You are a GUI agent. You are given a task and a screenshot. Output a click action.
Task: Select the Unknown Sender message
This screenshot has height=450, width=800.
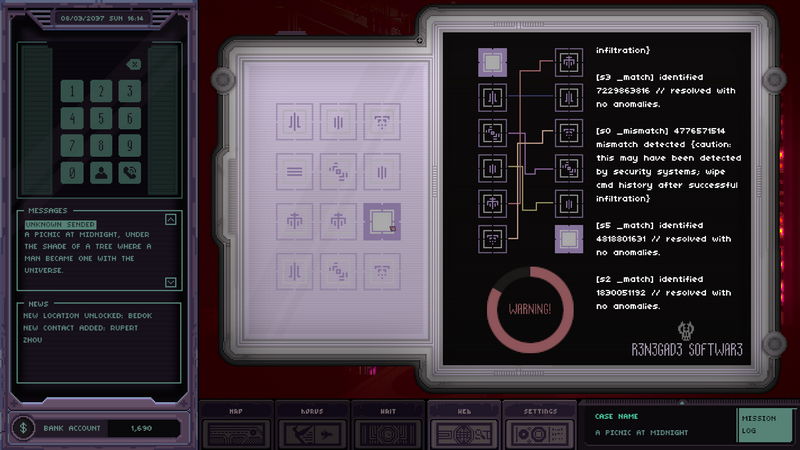point(59,225)
